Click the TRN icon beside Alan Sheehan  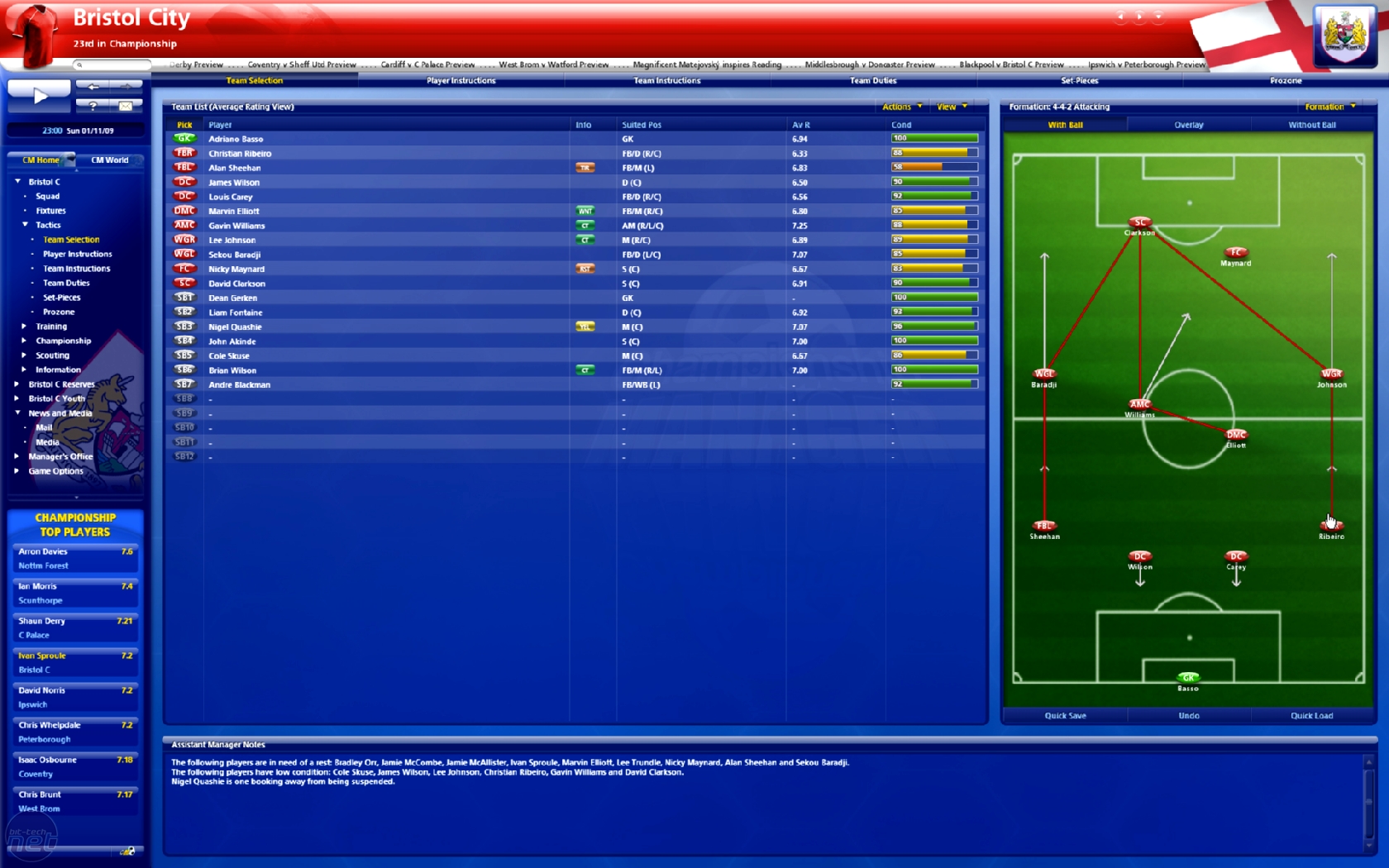(x=585, y=167)
